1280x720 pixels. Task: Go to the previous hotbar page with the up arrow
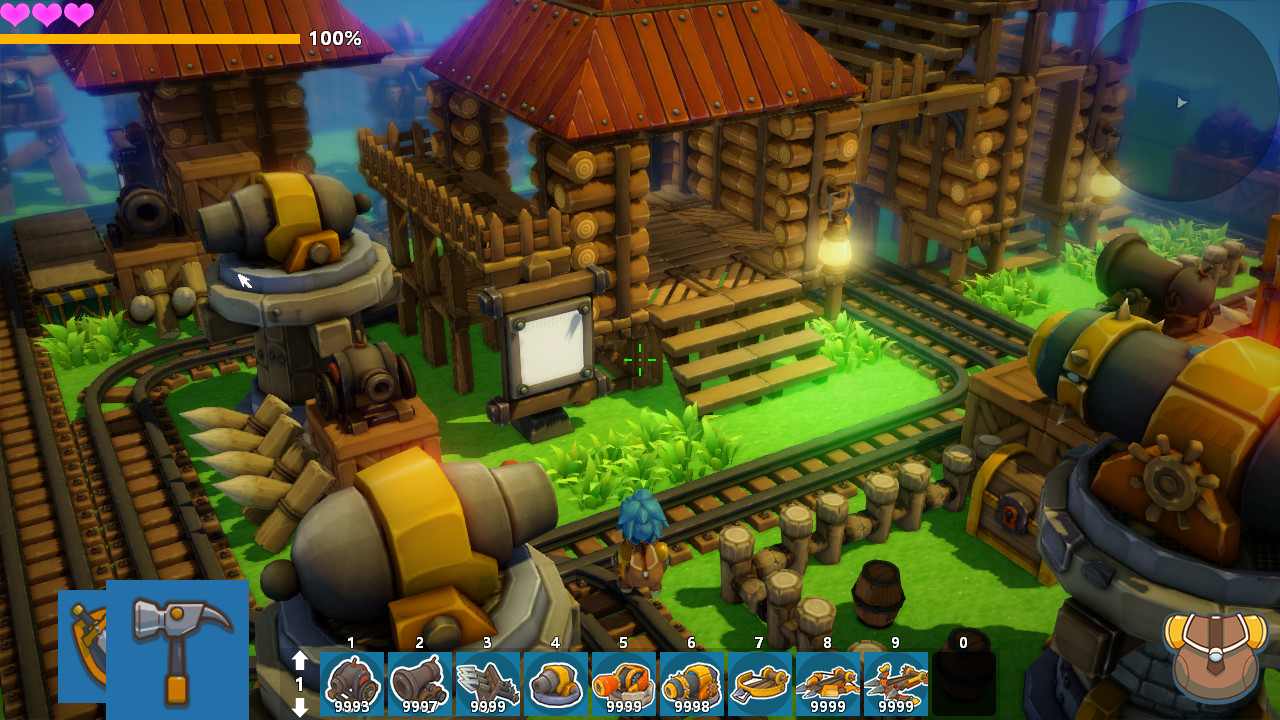(x=299, y=661)
